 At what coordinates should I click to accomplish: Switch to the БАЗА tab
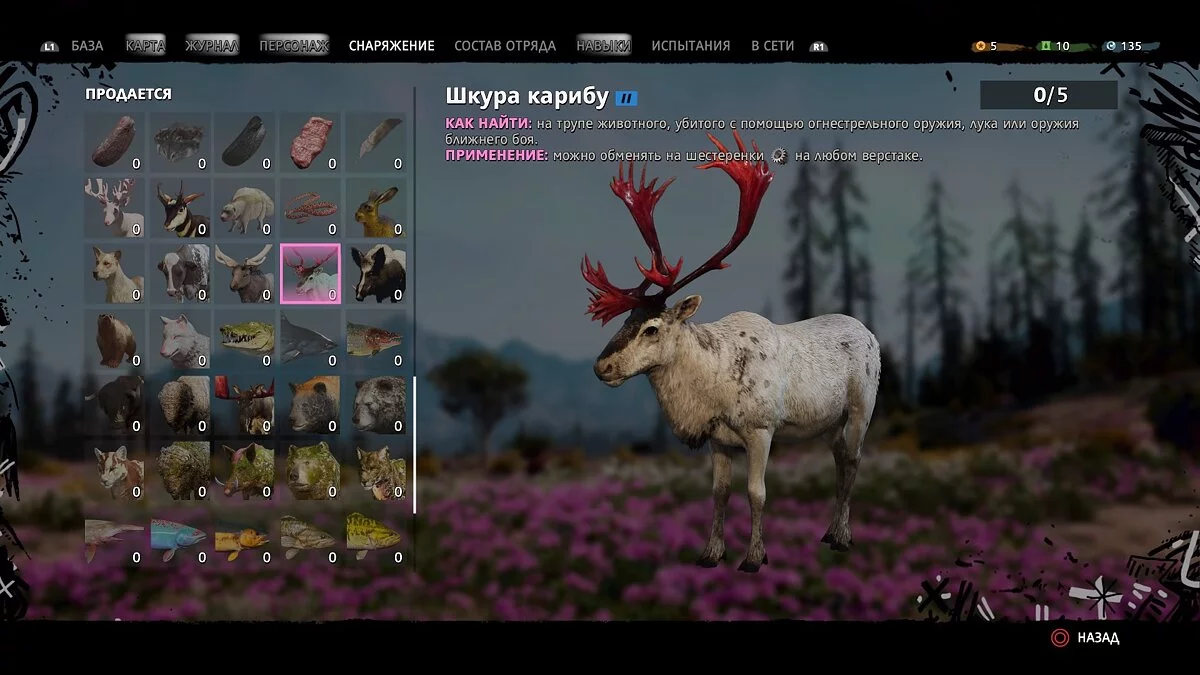(87, 46)
